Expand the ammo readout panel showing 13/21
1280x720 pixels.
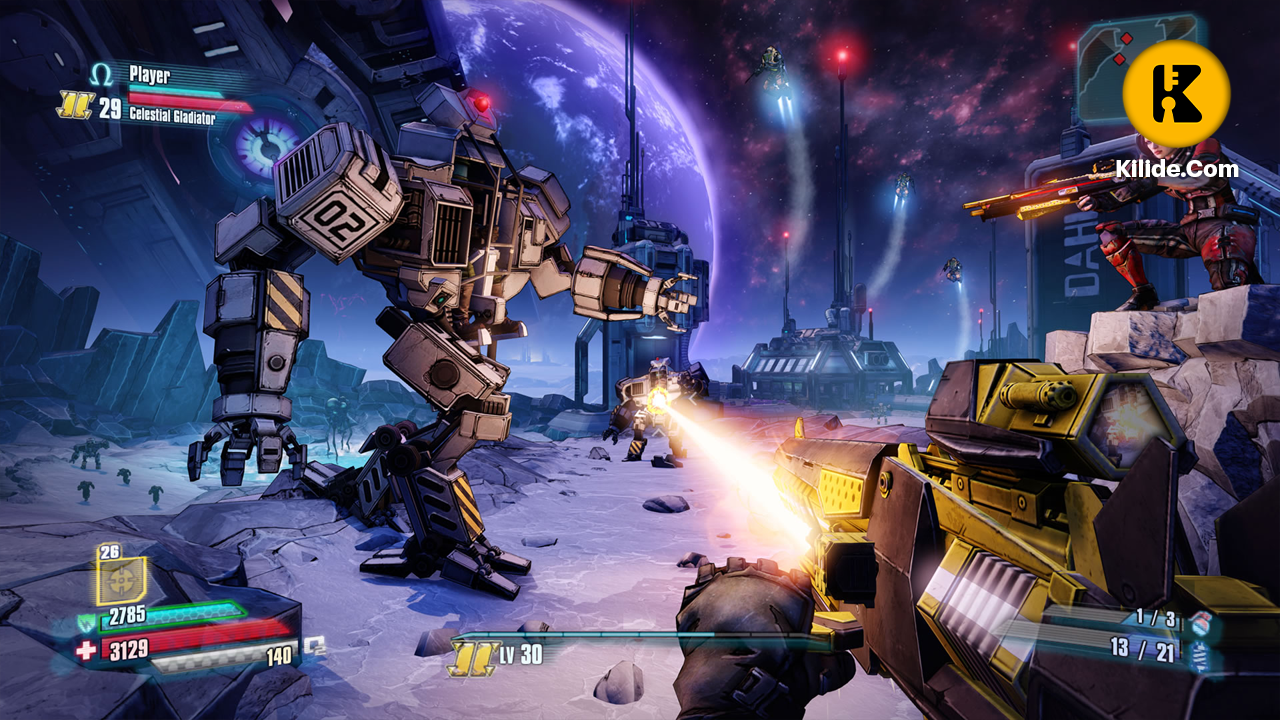coord(1141,648)
